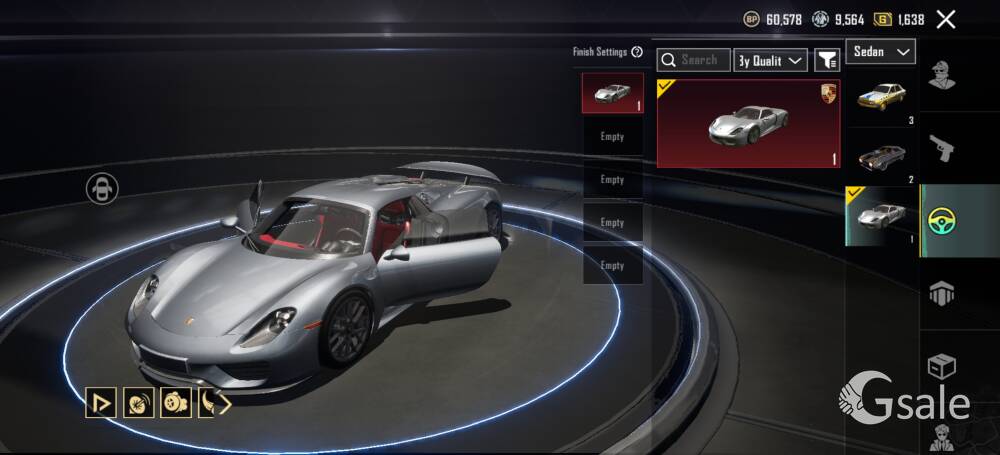The width and height of the screenshot is (1000, 455).
Task: Toggle the vehicle view icon
Action: coord(102,187)
